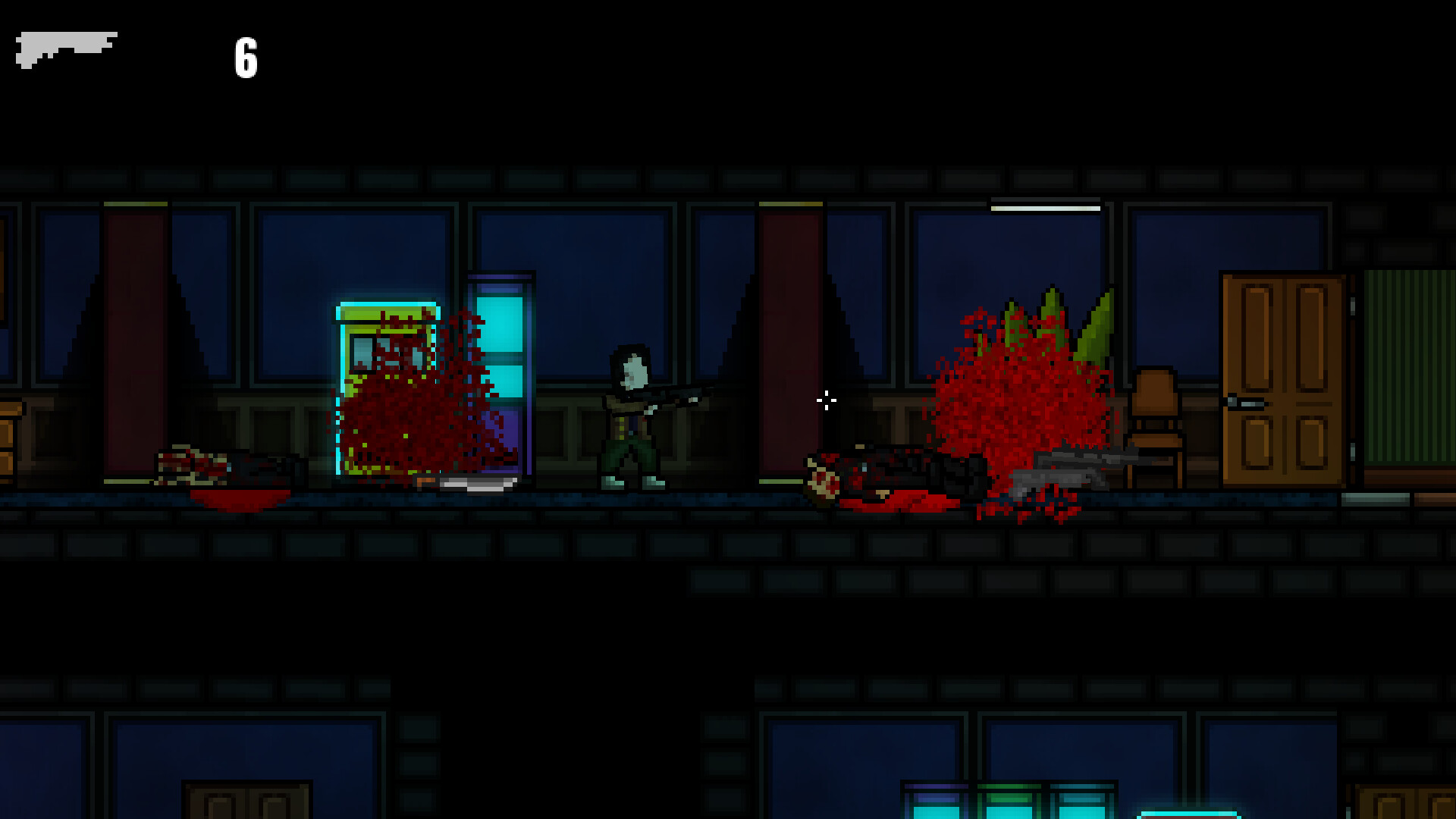Click the wooden chair near the door
Viewport: 1456px width, 819px height.
tap(1153, 425)
